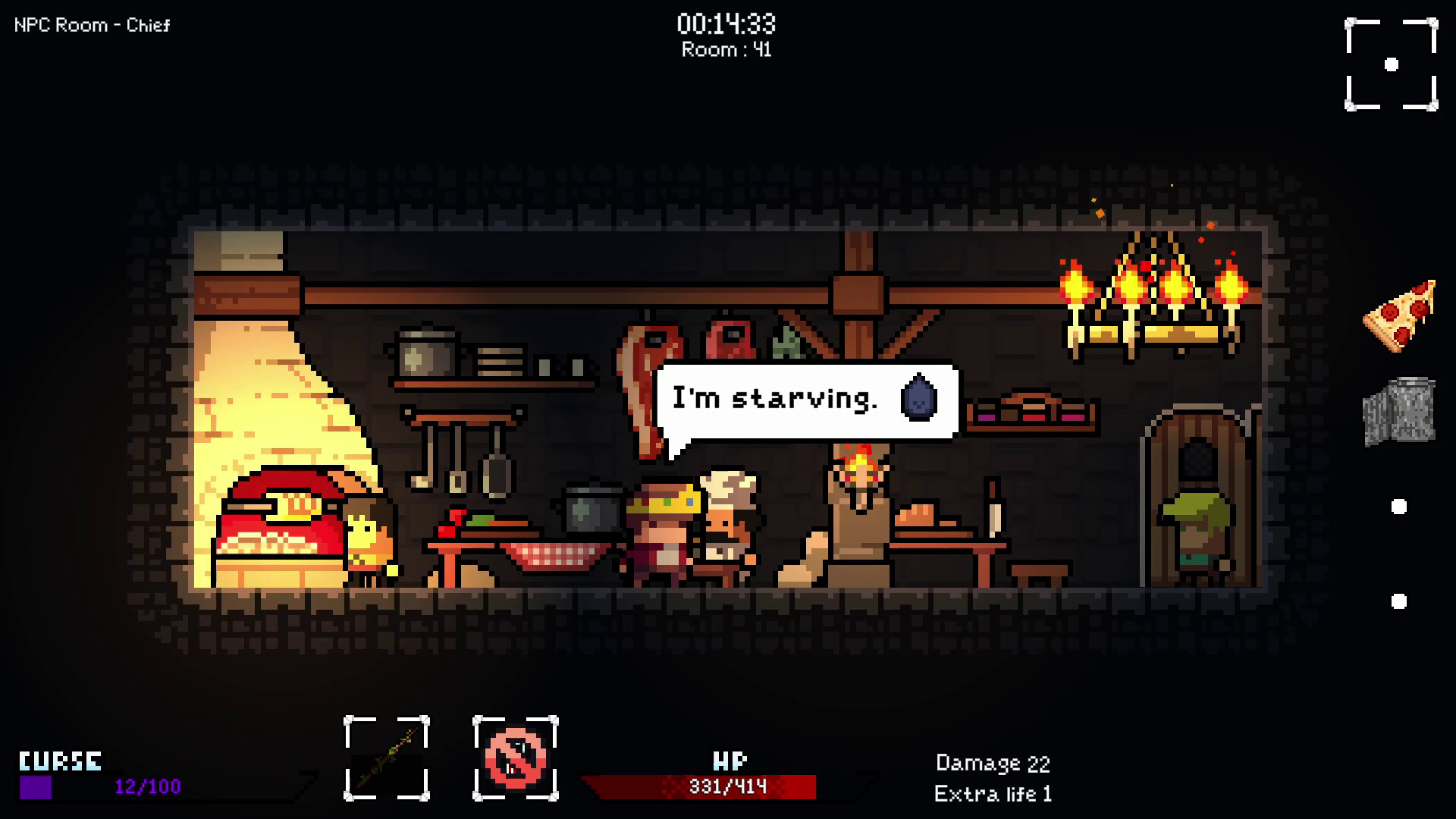Click the 'Damage 22' stat text
Viewport: 1456px width, 819px height.
point(992,763)
